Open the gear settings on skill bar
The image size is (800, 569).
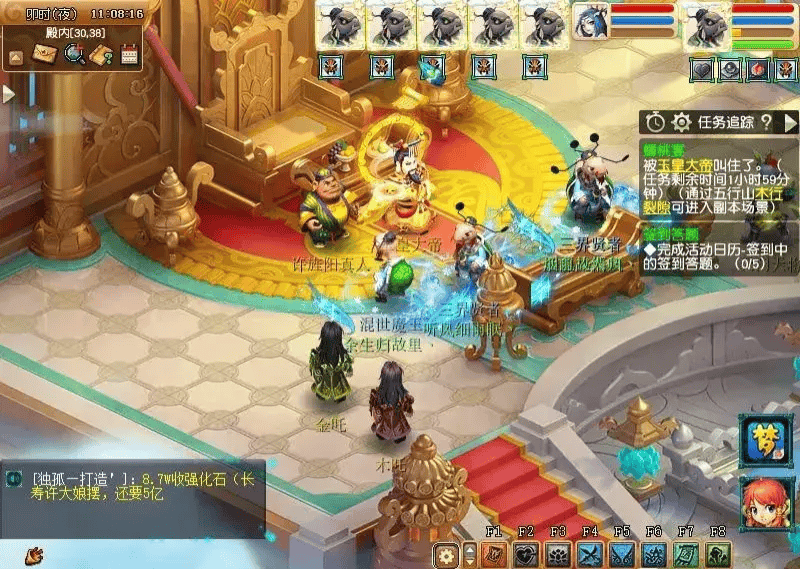click(x=447, y=555)
